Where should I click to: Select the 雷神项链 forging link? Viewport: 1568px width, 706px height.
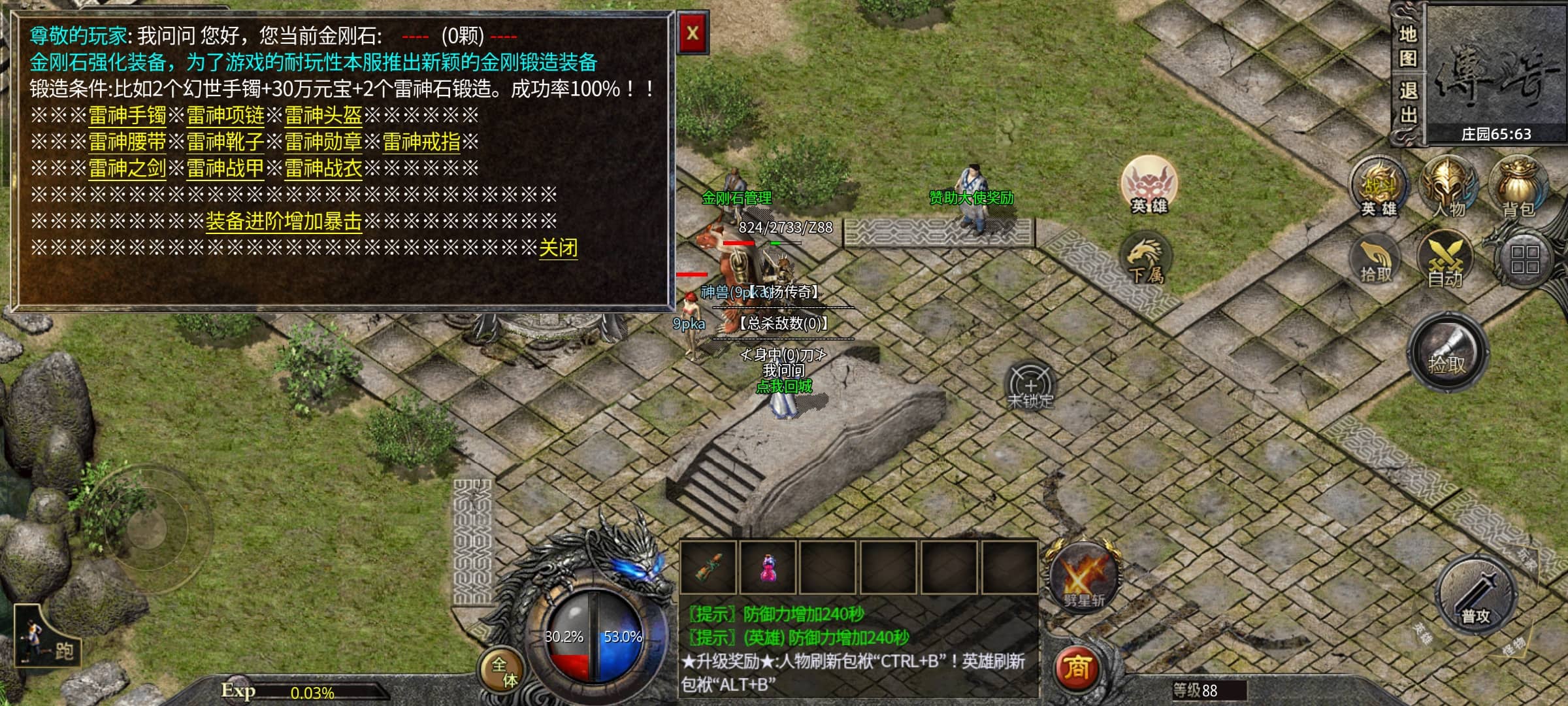click(225, 116)
